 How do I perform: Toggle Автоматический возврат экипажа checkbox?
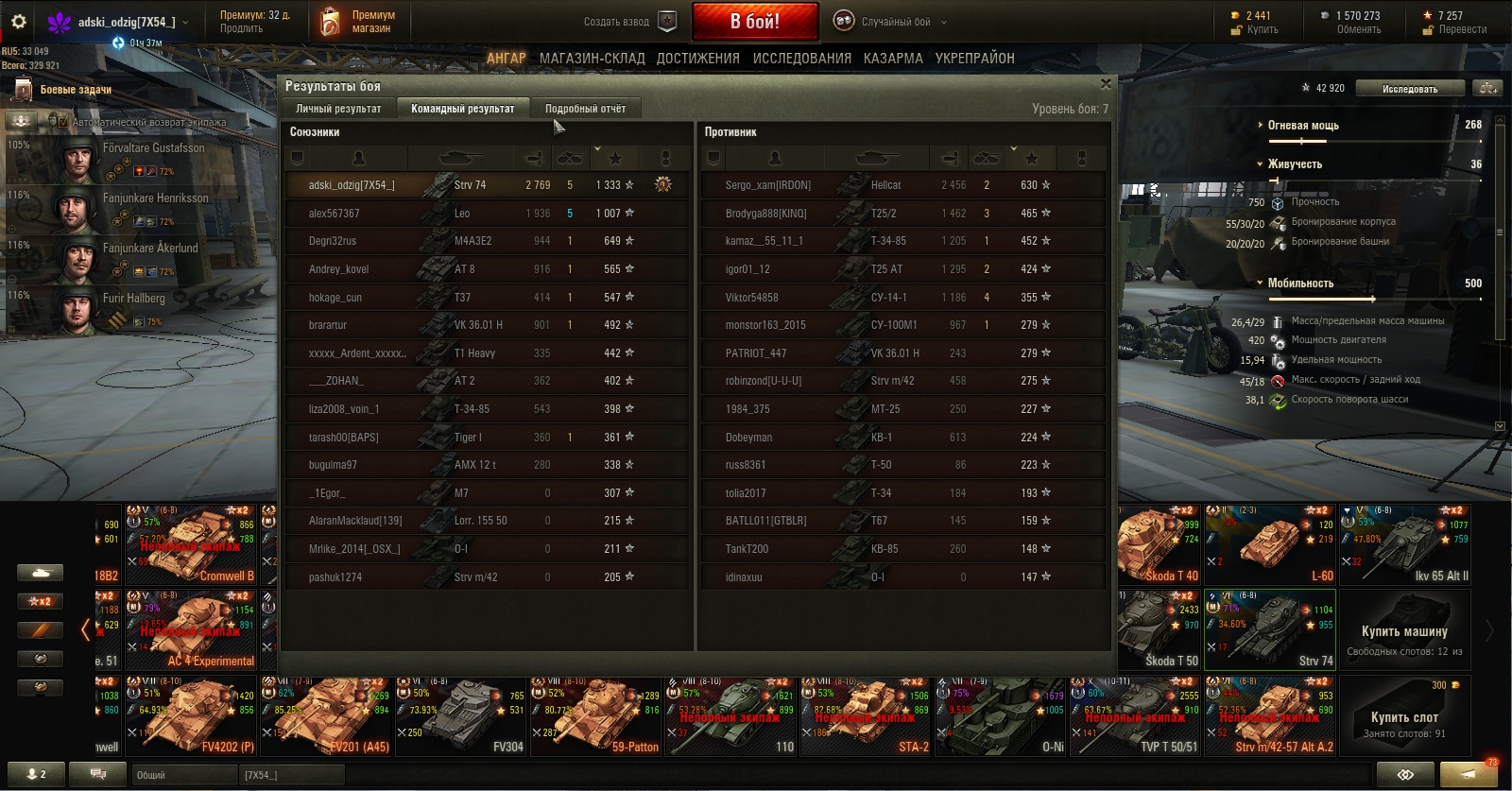[x=63, y=122]
